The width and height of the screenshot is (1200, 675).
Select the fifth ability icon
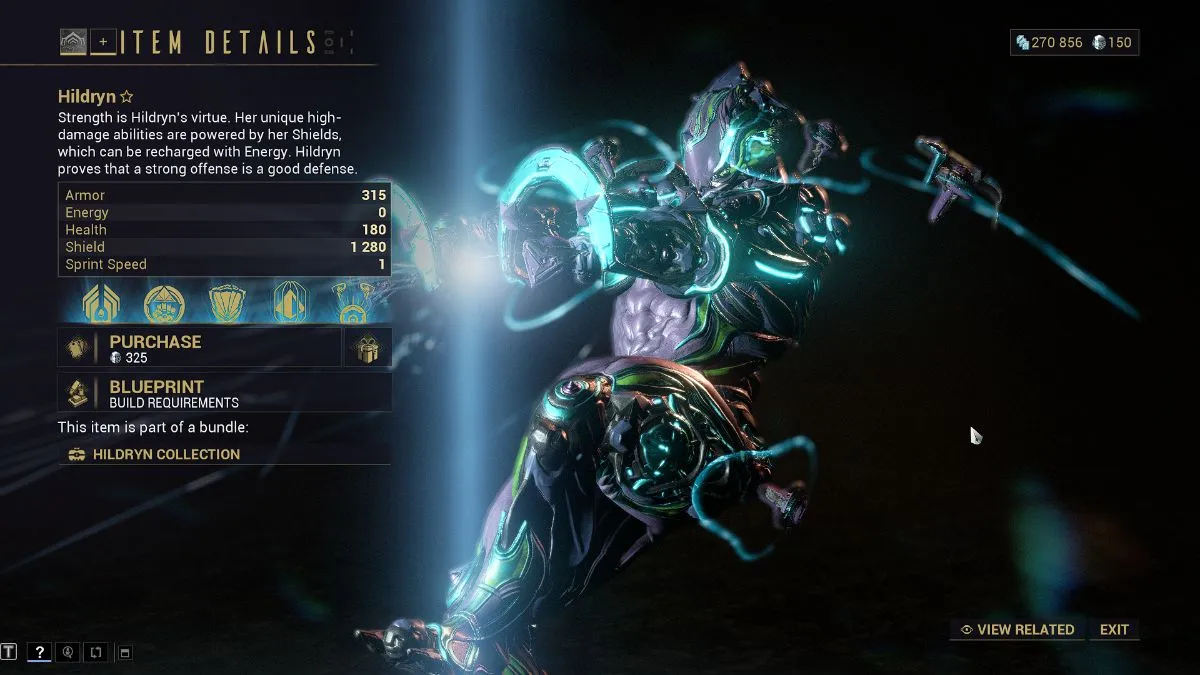point(353,303)
